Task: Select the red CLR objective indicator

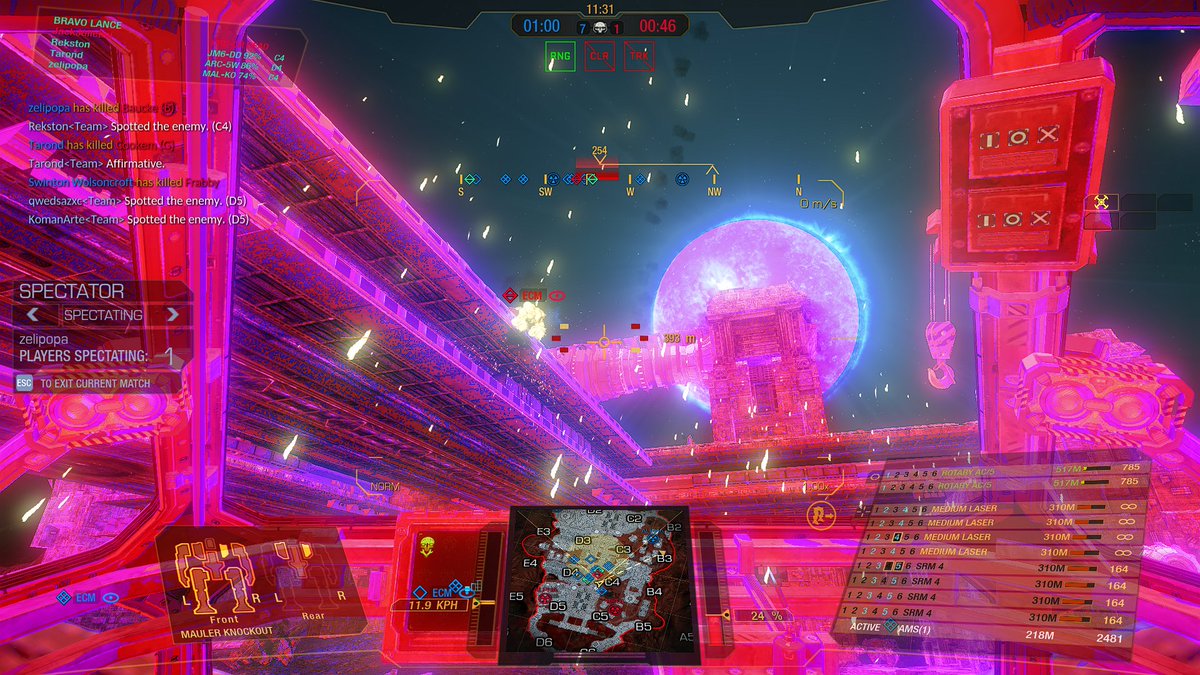Action: point(599,56)
